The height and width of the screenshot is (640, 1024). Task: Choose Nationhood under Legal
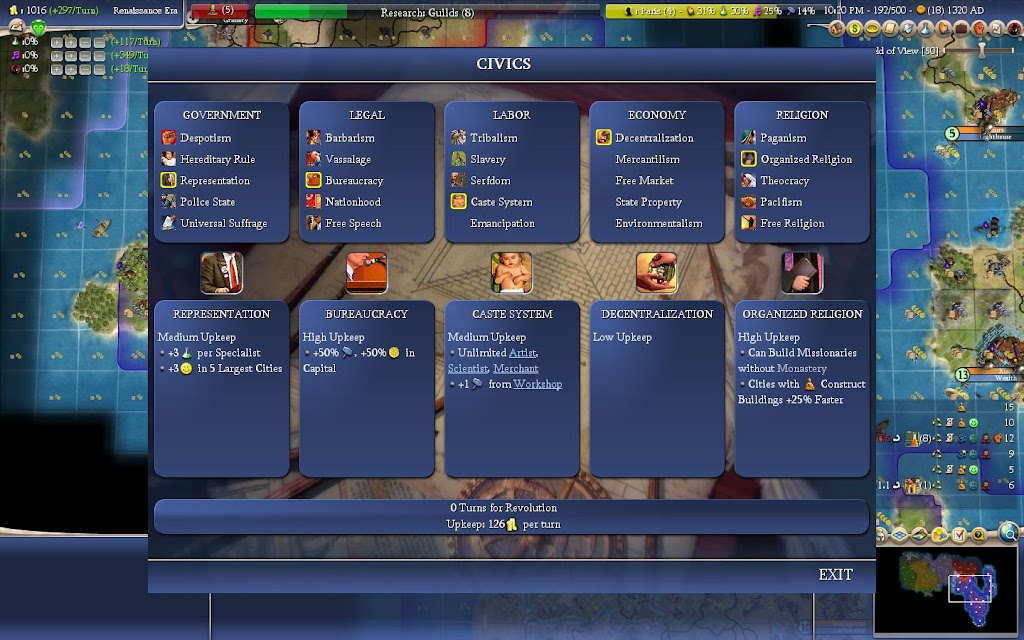click(x=352, y=202)
